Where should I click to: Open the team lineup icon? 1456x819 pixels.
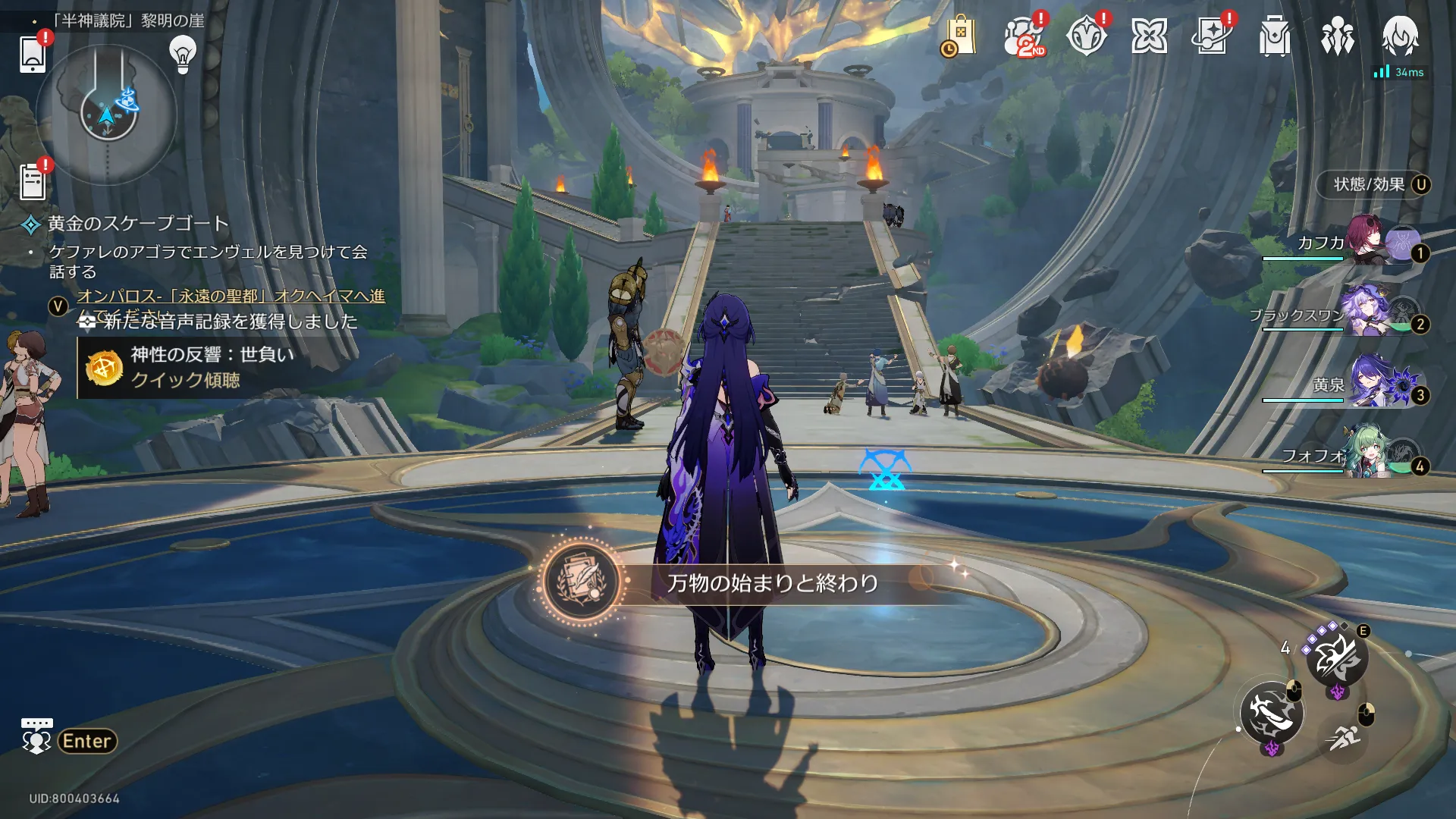click(x=1338, y=36)
